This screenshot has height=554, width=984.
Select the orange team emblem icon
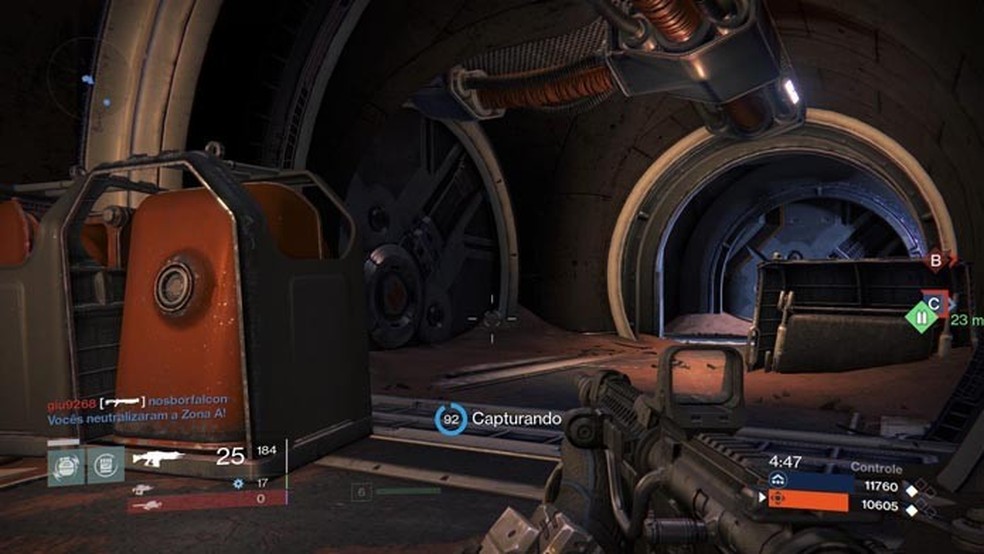(777, 499)
